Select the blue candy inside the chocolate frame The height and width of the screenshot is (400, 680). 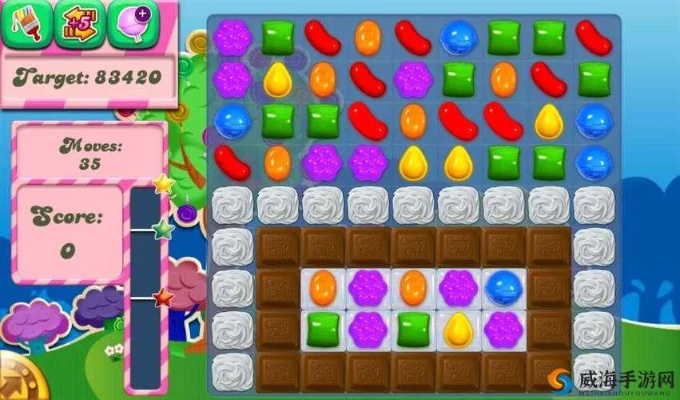(x=502, y=287)
